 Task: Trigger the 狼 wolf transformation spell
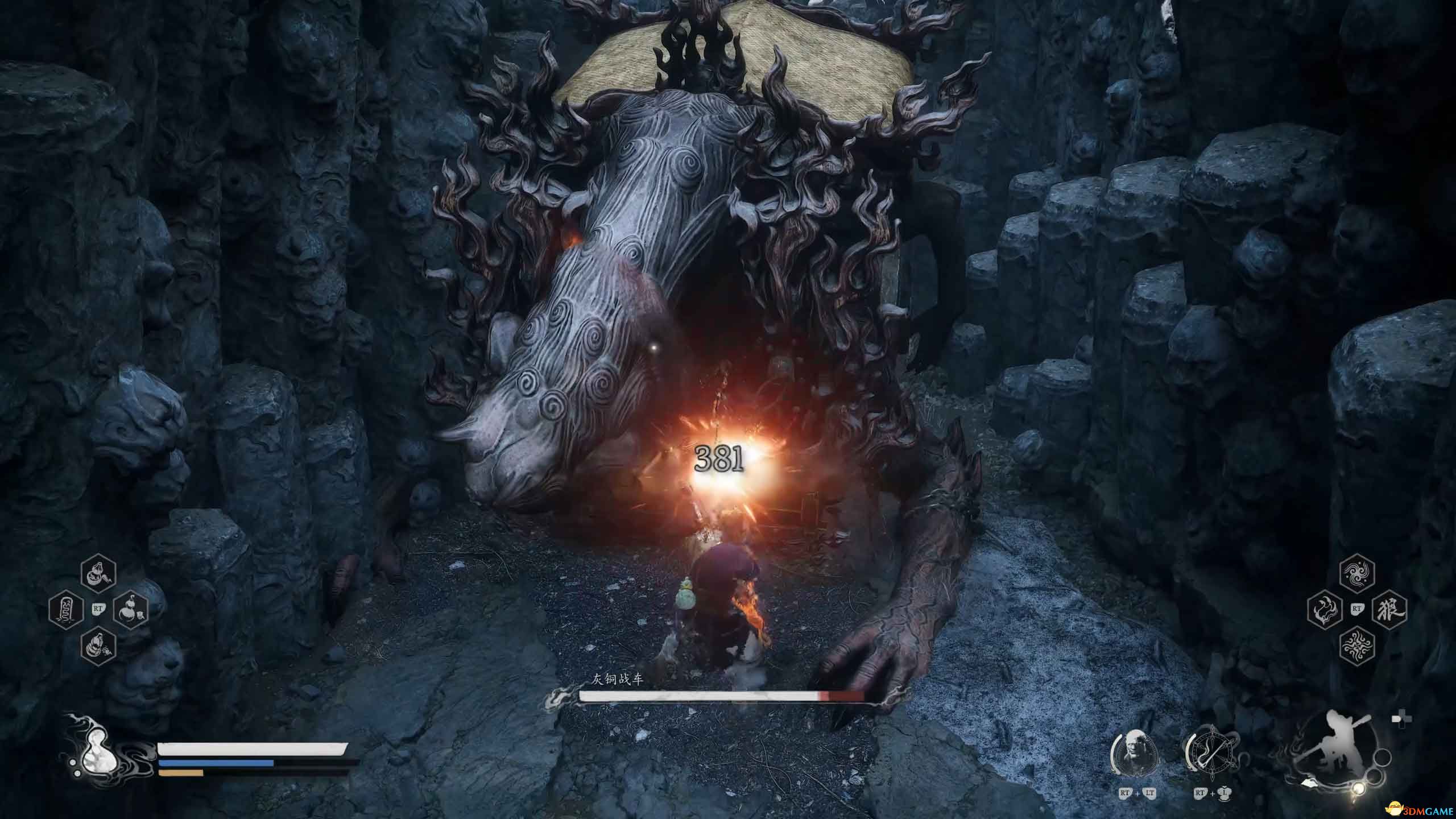point(1389,610)
